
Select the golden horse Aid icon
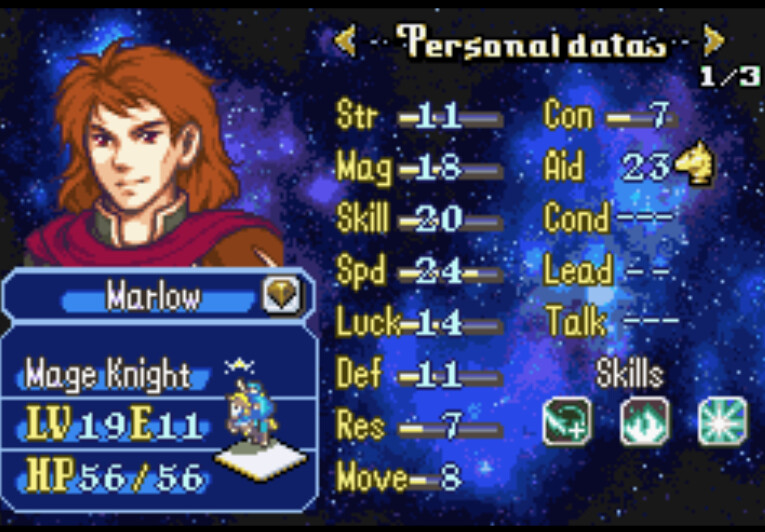(x=694, y=166)
